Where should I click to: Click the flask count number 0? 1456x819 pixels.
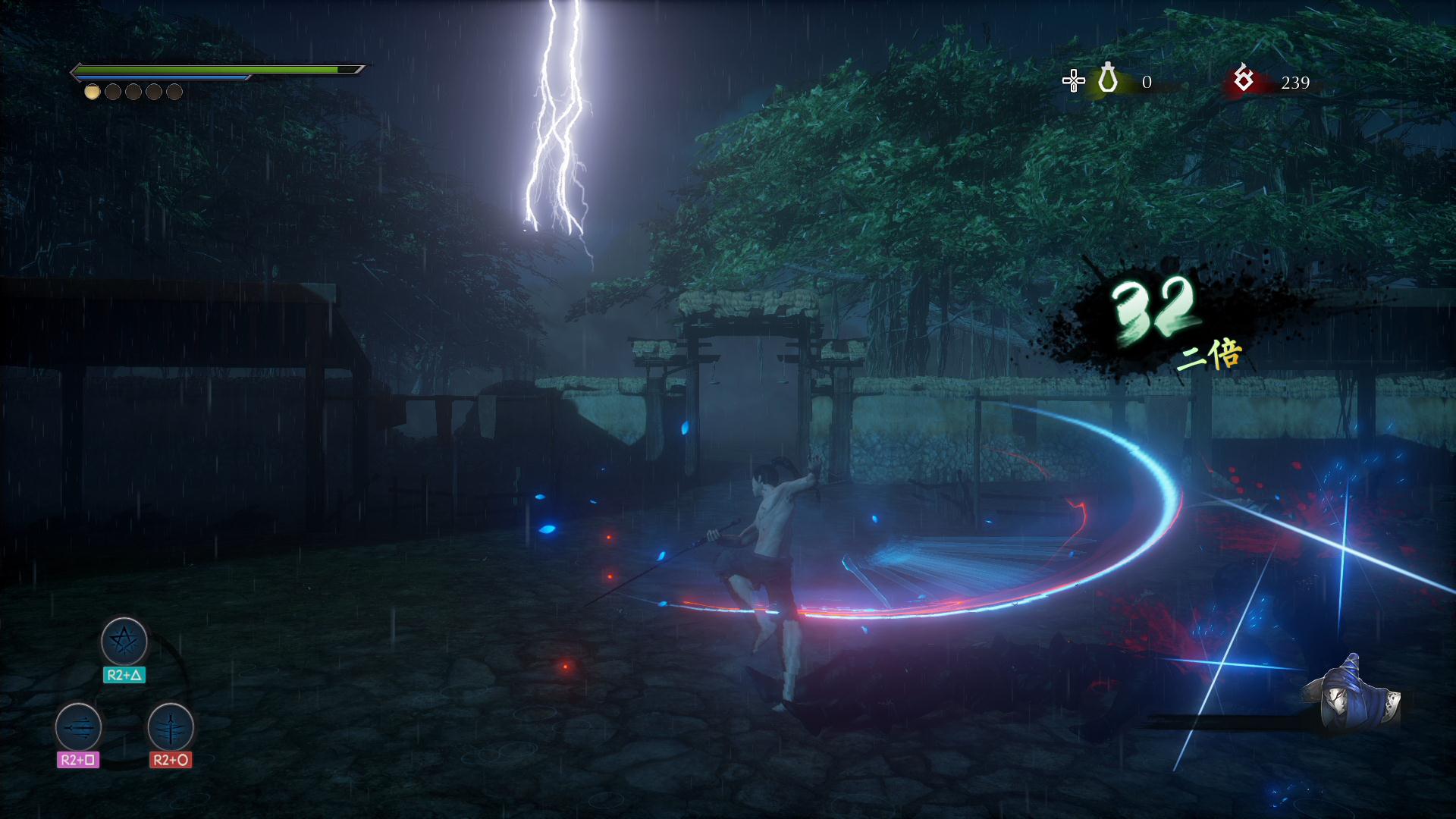click(x=1147, y=81)
